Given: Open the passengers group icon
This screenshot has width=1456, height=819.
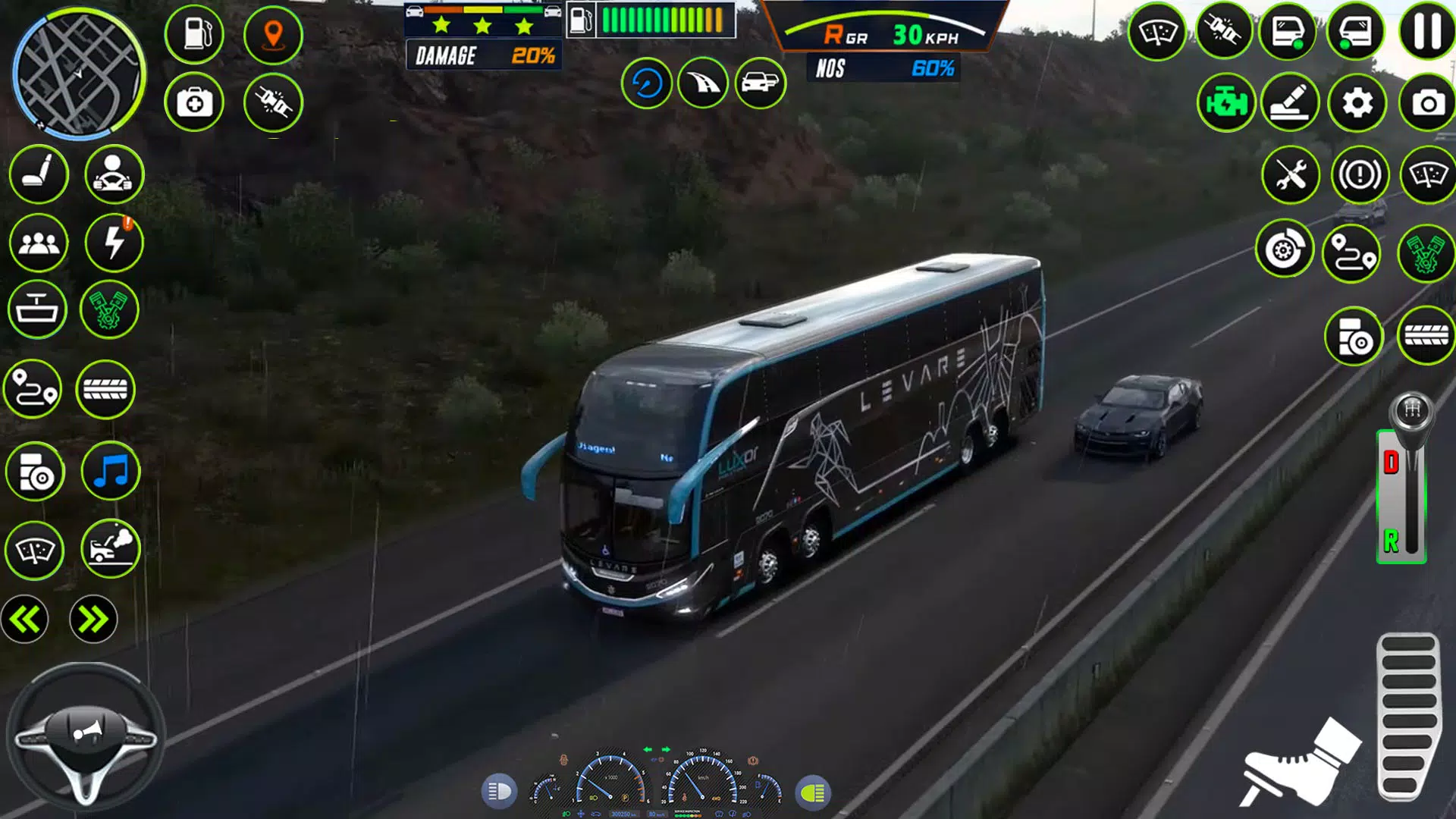Looking at the screenshot, I should point(38,243).
